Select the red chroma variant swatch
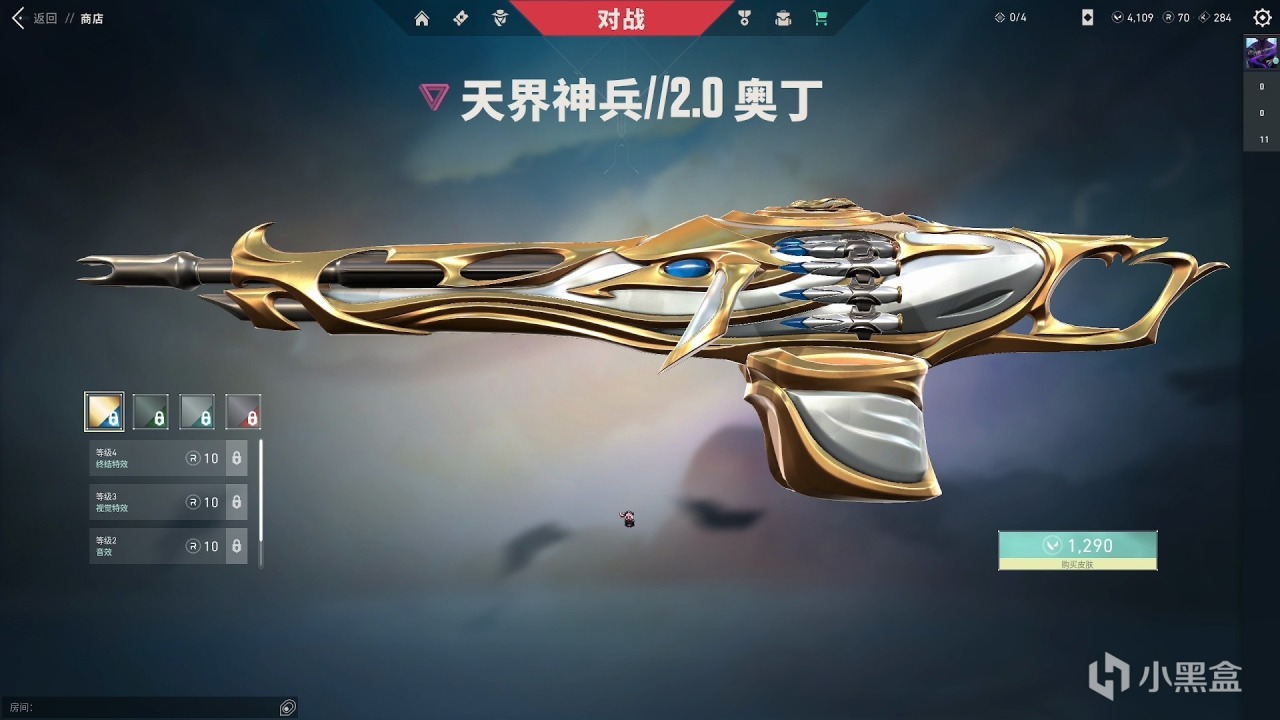Image resolution: width=1280 pixels, height=720 pixels. point(244,411)
